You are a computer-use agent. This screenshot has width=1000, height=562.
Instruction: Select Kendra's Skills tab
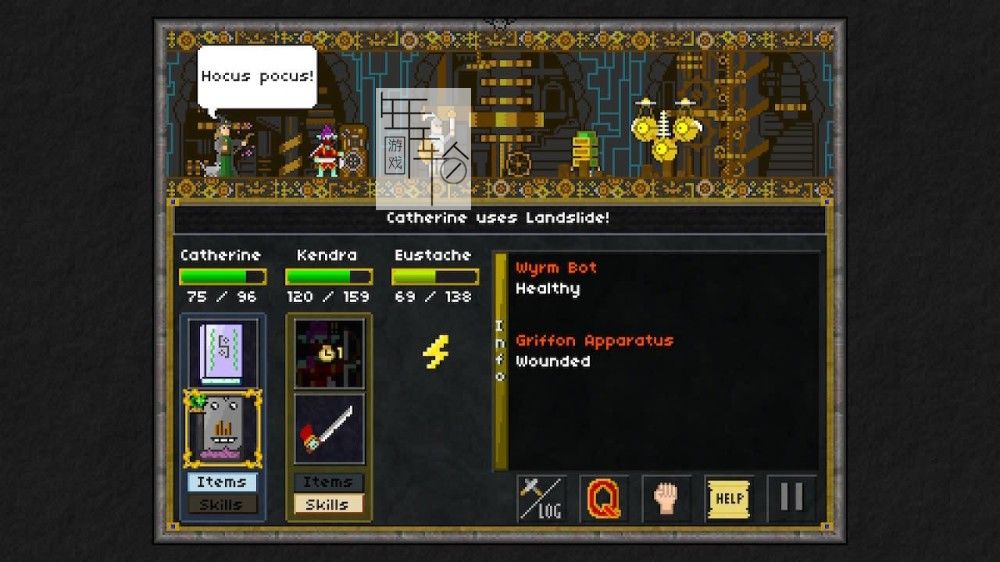pyautogui.click(x=328, y=504)
